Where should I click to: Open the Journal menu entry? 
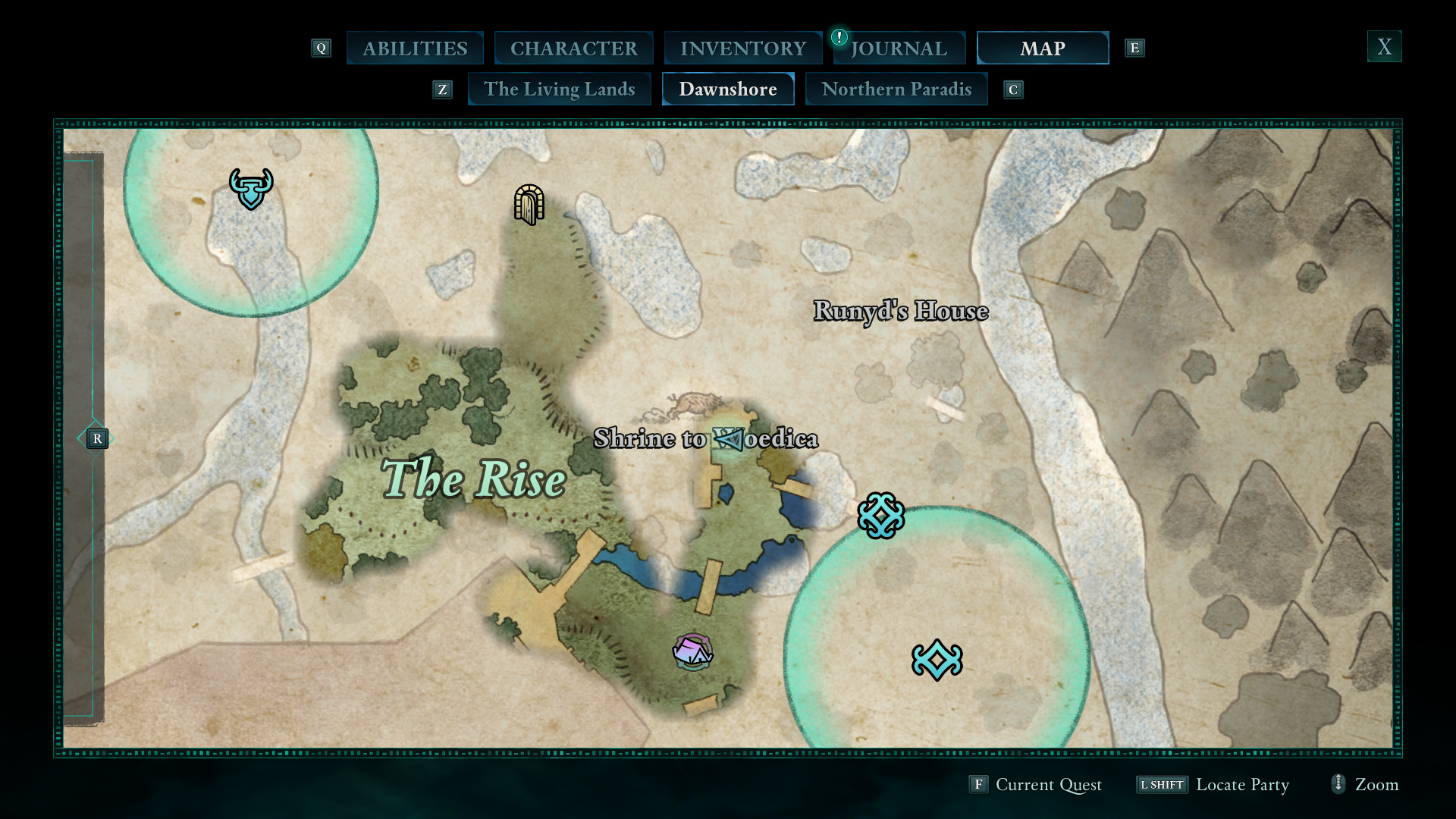pos(899,48)
